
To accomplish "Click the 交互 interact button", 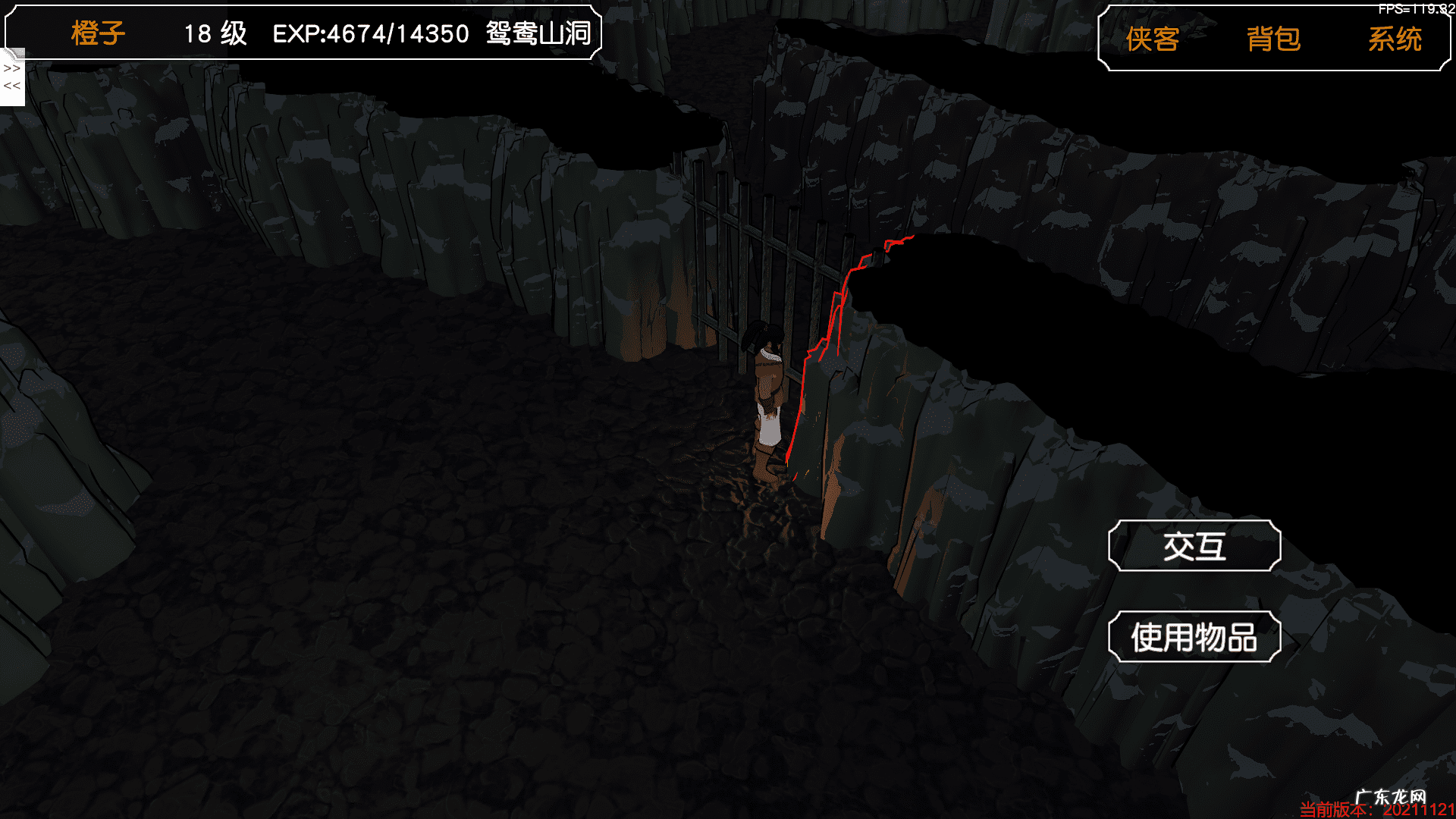I will (1194, 546).
